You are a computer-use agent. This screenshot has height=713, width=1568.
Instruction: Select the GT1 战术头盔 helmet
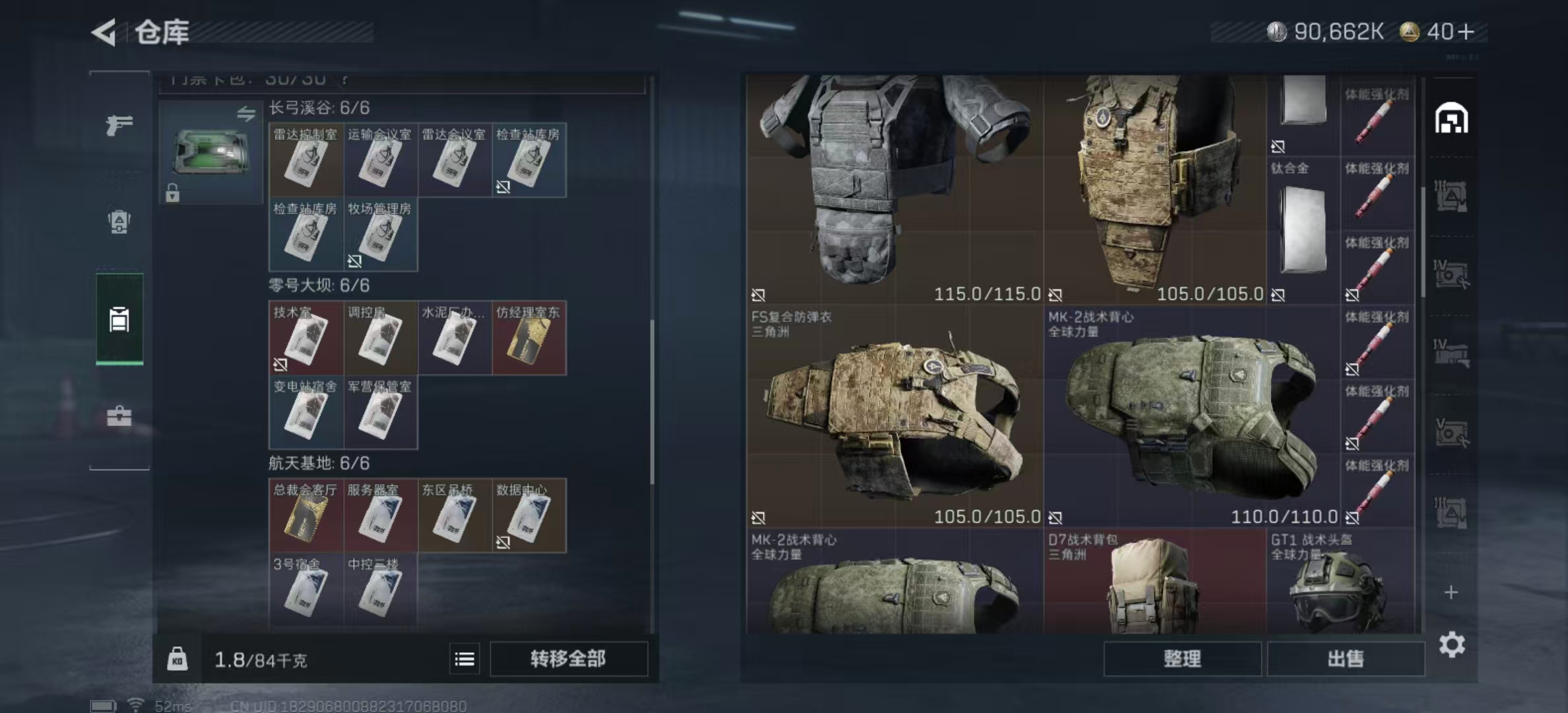point(1340,582)
